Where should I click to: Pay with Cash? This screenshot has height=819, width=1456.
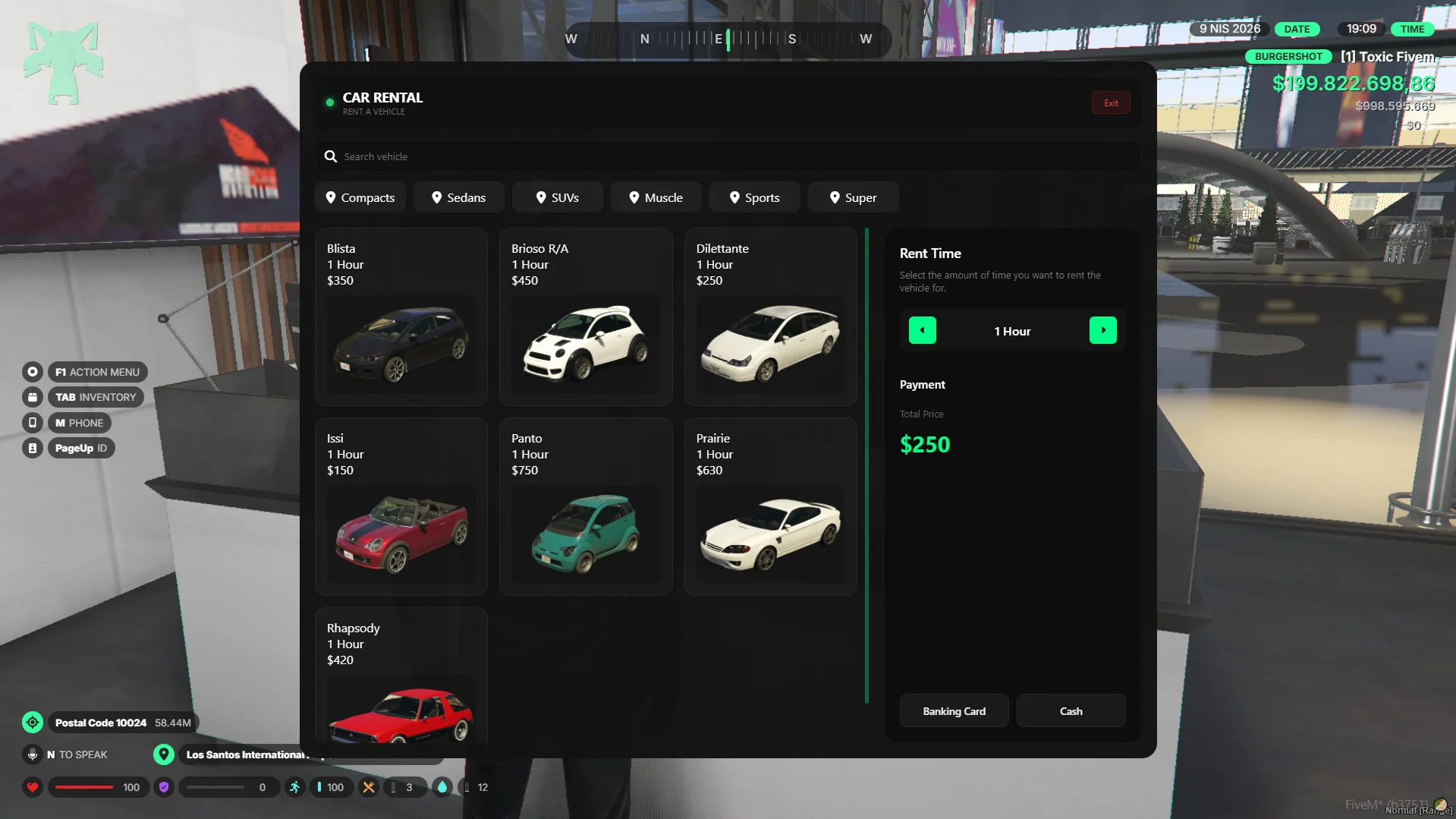pos(1071,711)
